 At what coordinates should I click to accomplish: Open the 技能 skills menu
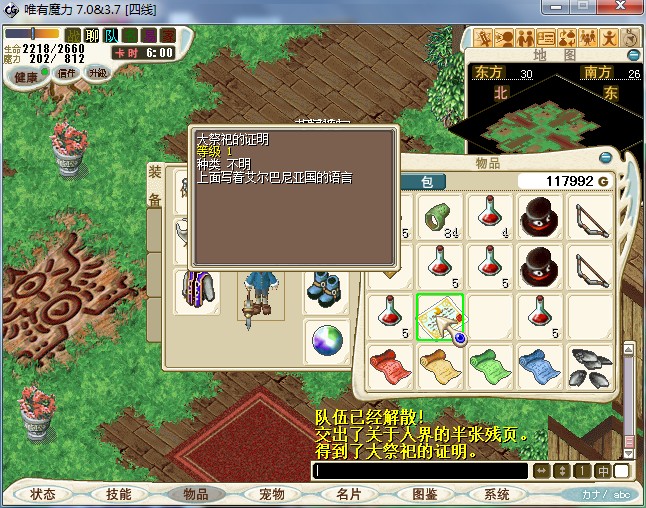pyautogui.click(x=119, y=494)
